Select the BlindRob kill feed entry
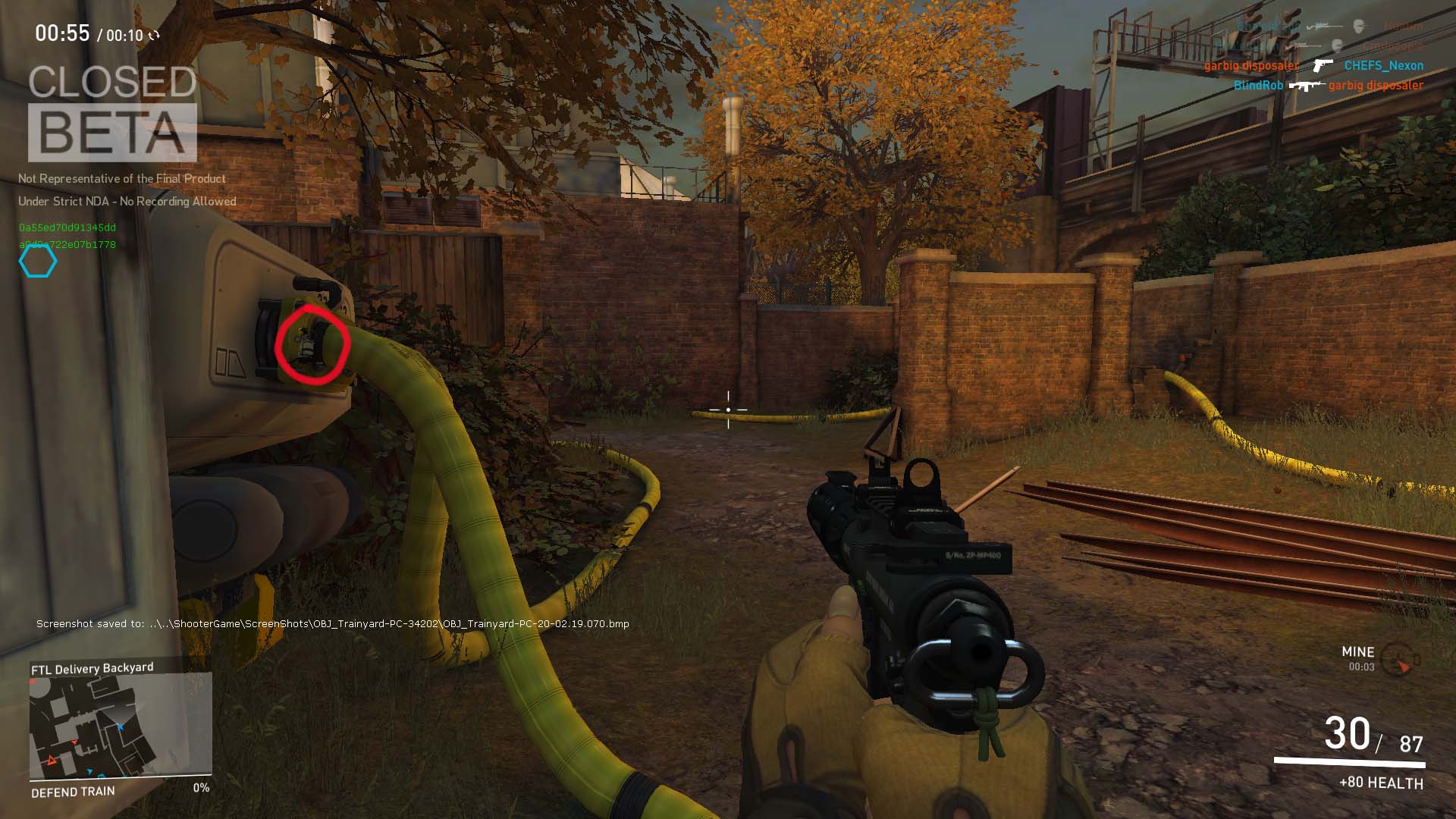The image size is (1456, 819). click(x=1258, y=86)
